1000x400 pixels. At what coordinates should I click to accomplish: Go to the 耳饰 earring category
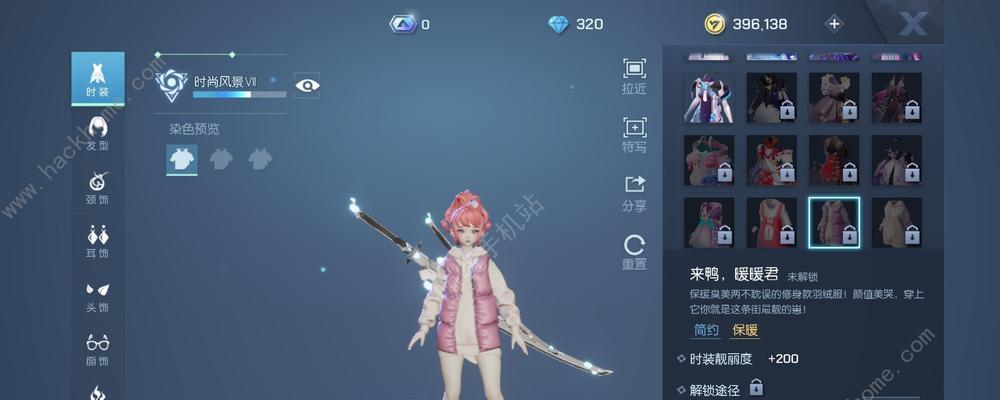coord(97,242)
